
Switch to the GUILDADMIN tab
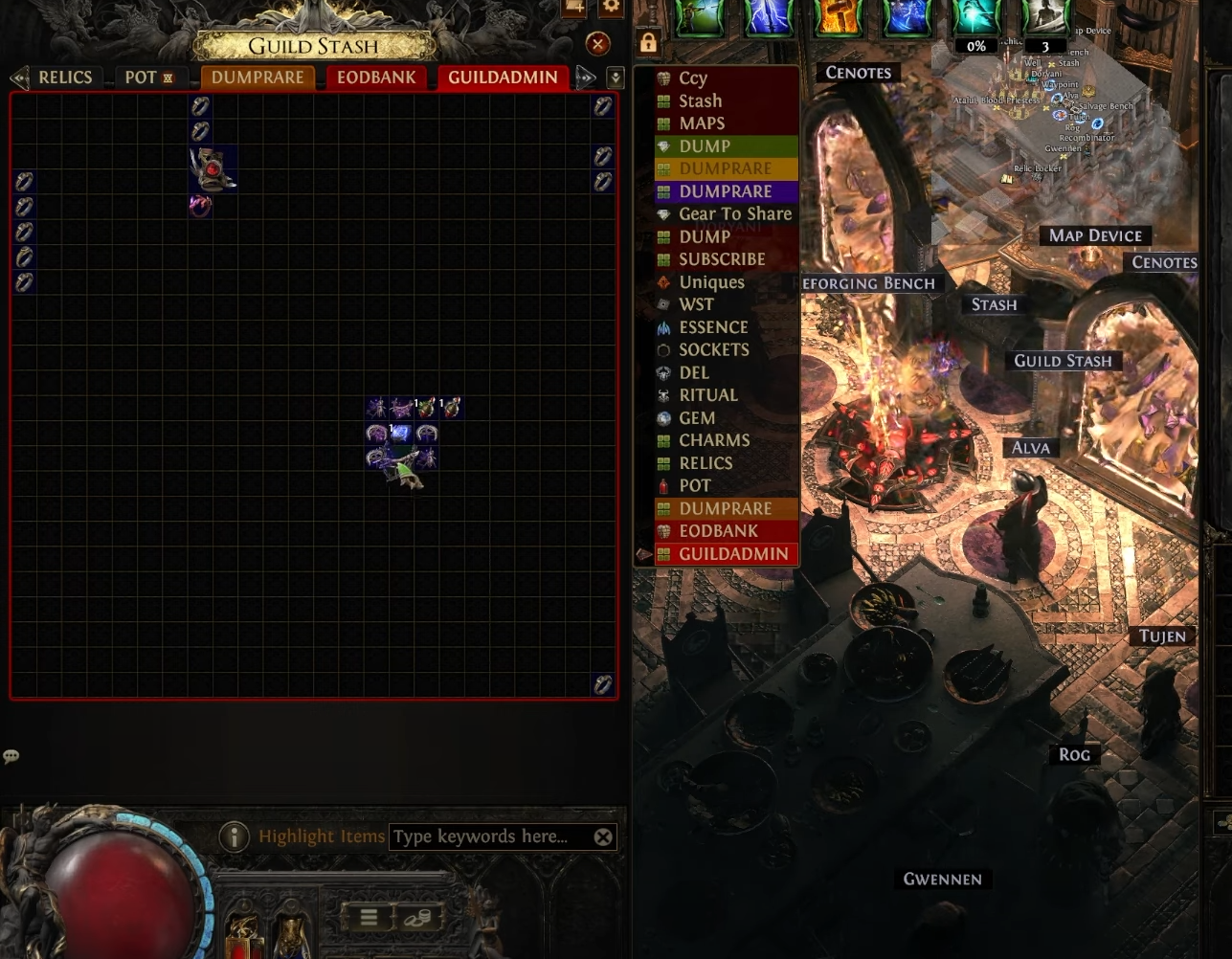(x=503, y=78)
